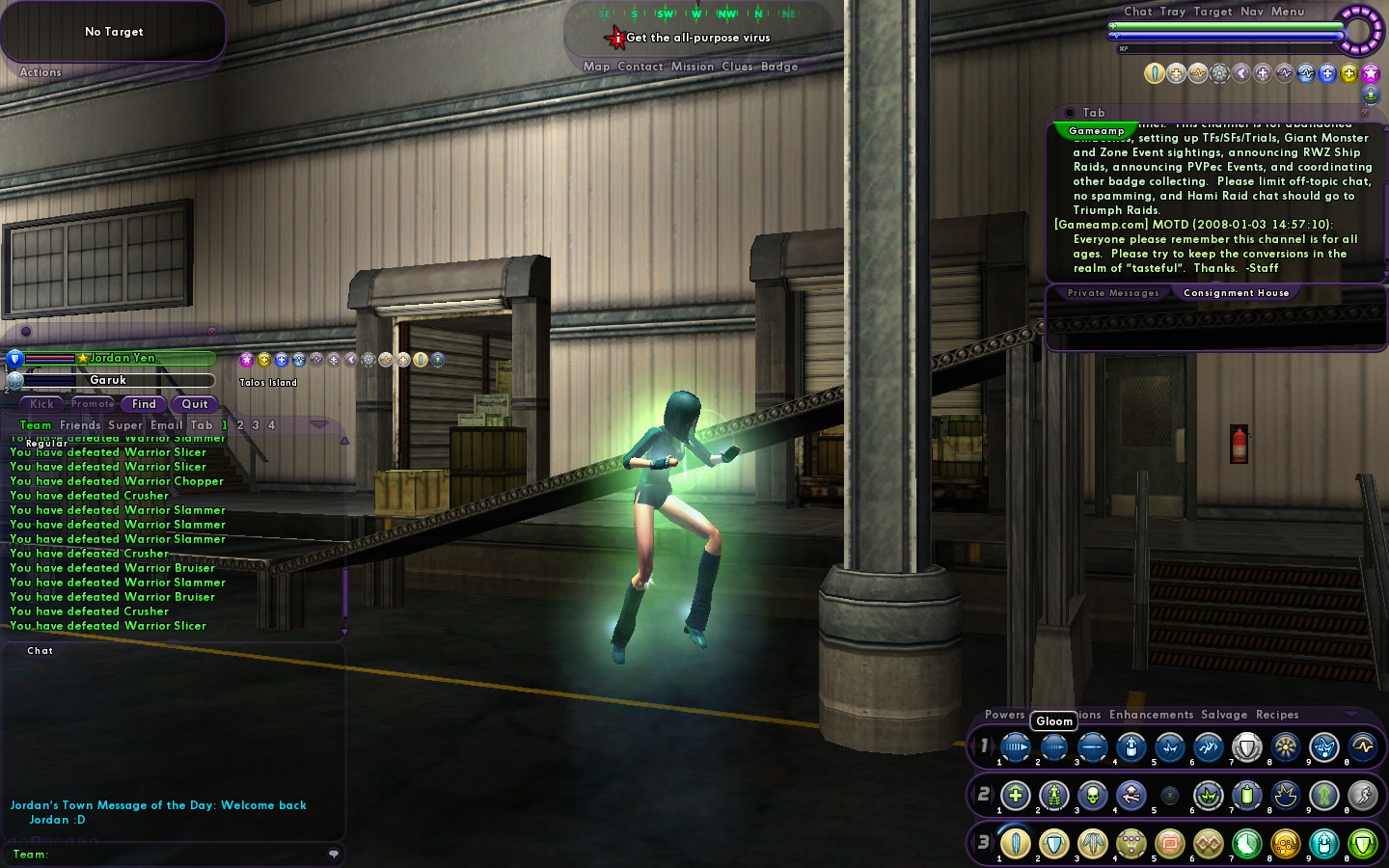Image resolution: width=1389 pixels, height=868 pixels.
Task: Open the Badge tab in the nav bar
Action: tap(779, 67)
